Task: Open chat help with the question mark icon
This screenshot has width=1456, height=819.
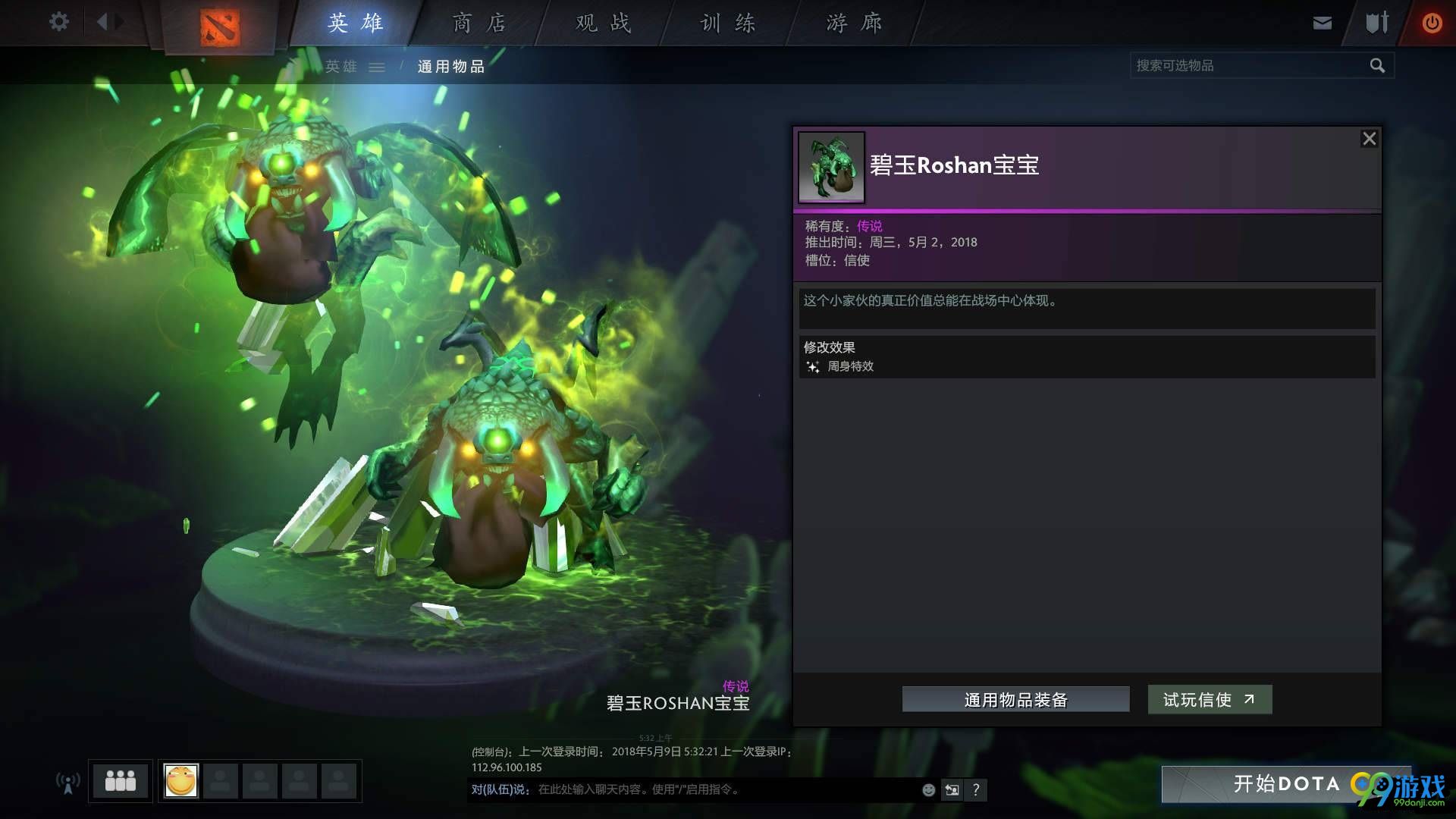Action: coord(976,789)
